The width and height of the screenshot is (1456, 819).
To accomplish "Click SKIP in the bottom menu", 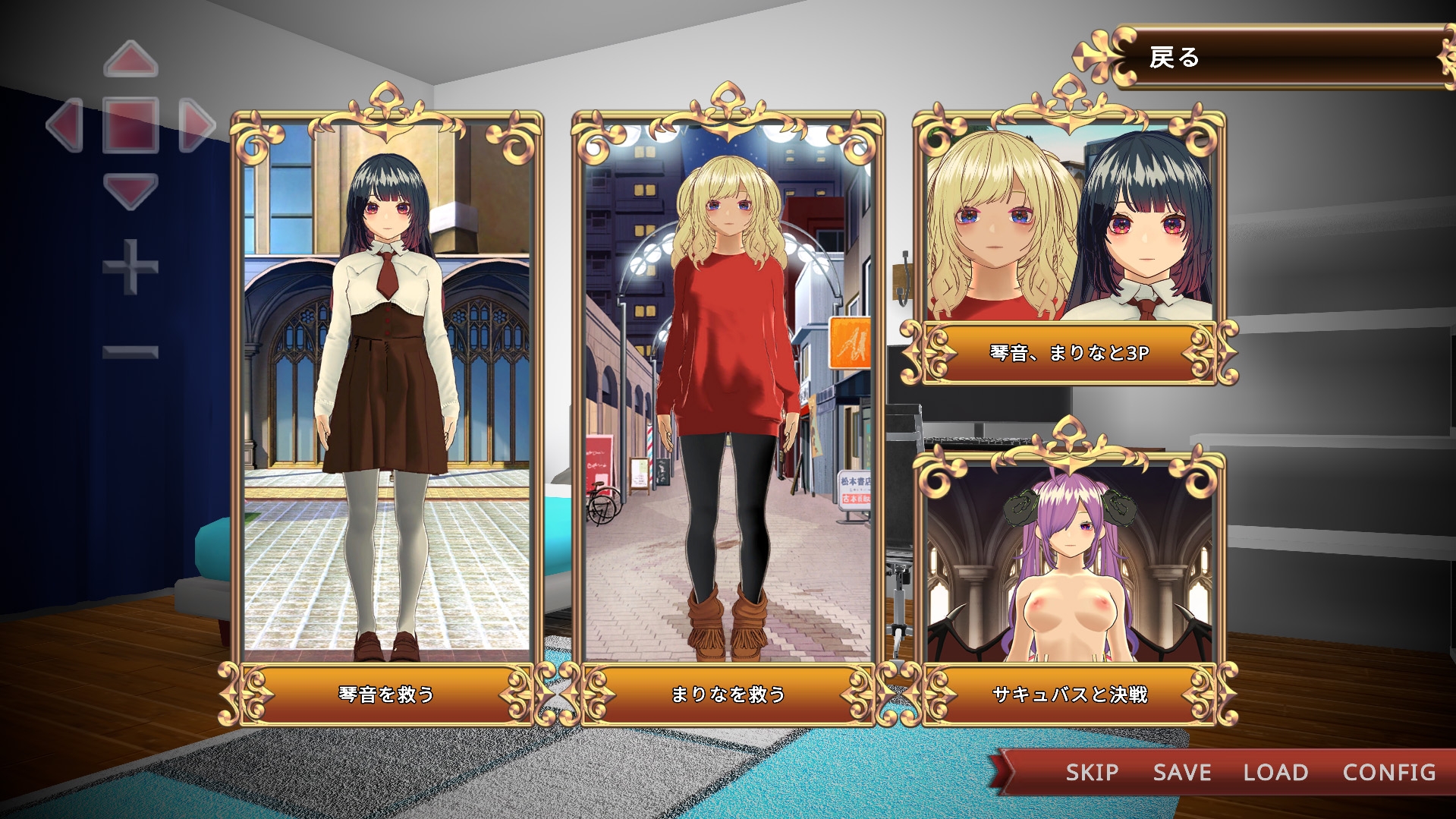I will coord(1092,773).
